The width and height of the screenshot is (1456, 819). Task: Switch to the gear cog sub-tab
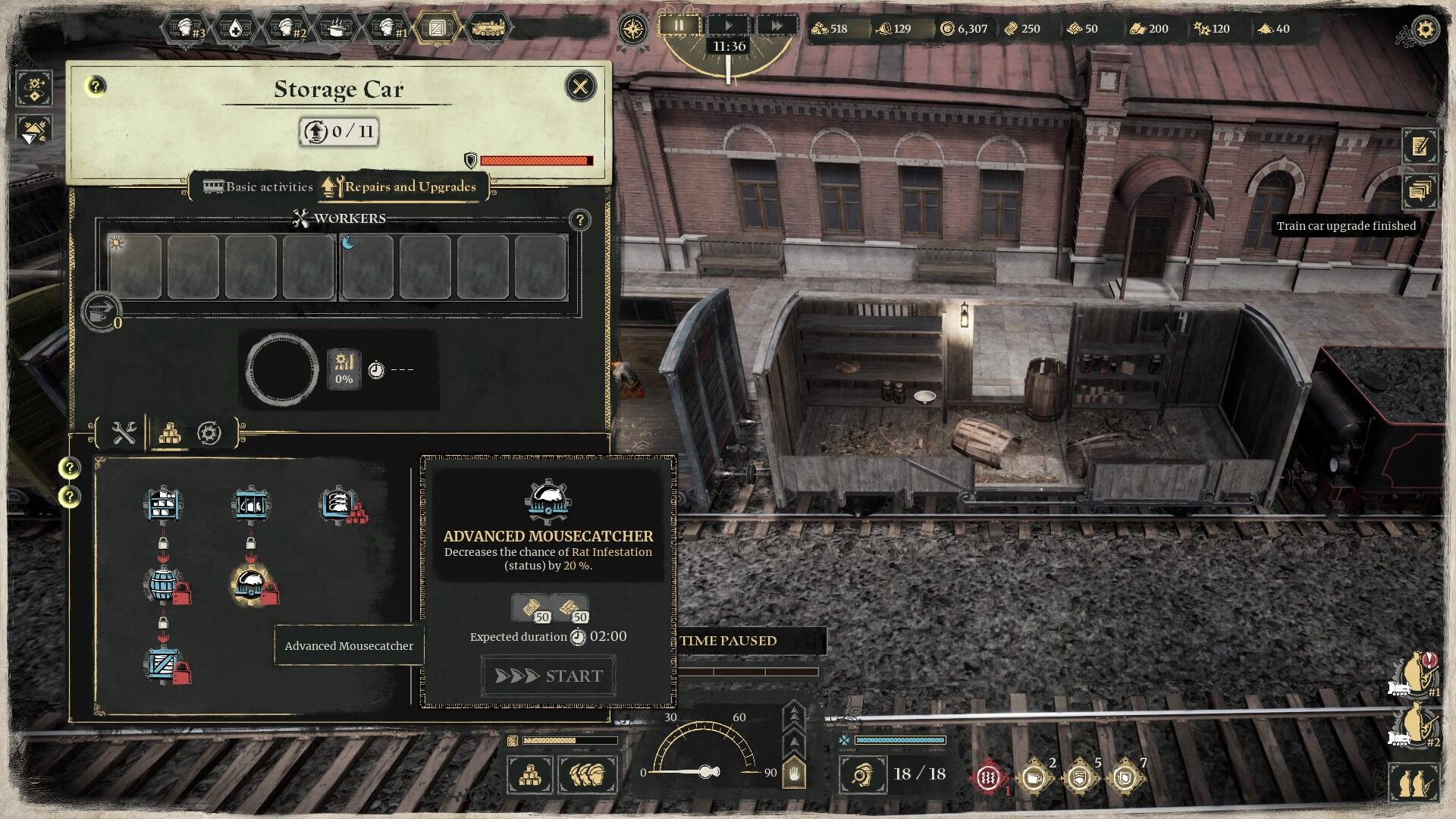(209, 433)
